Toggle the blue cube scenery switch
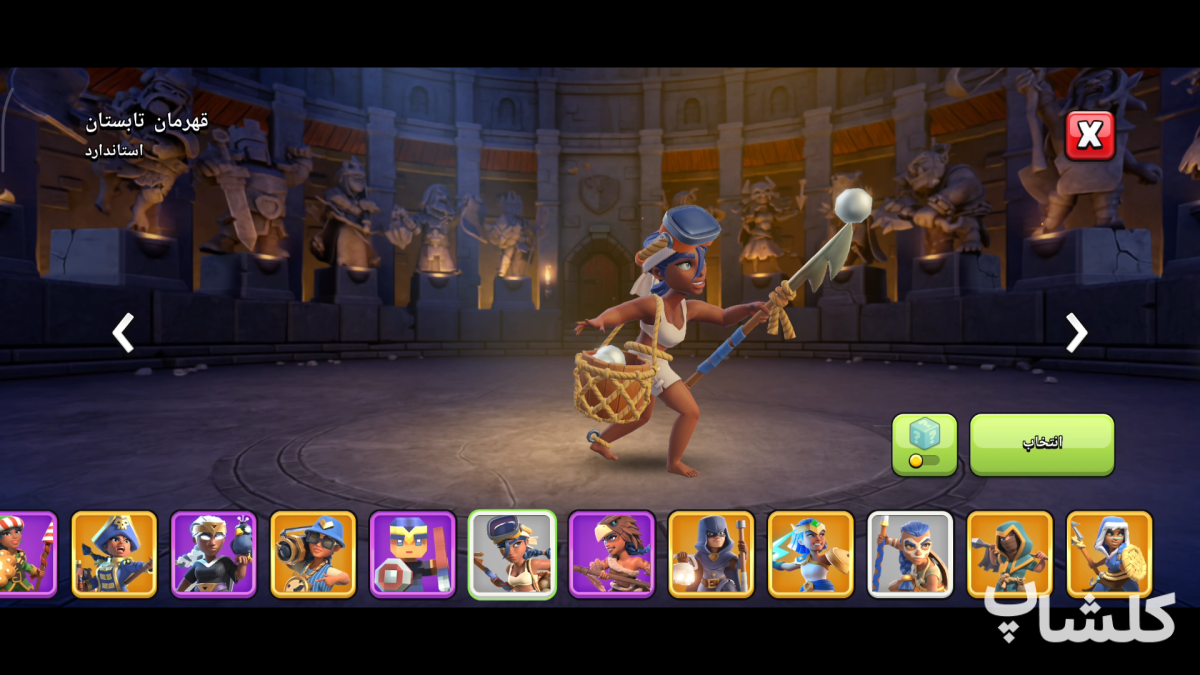 [x=924, y=444]
